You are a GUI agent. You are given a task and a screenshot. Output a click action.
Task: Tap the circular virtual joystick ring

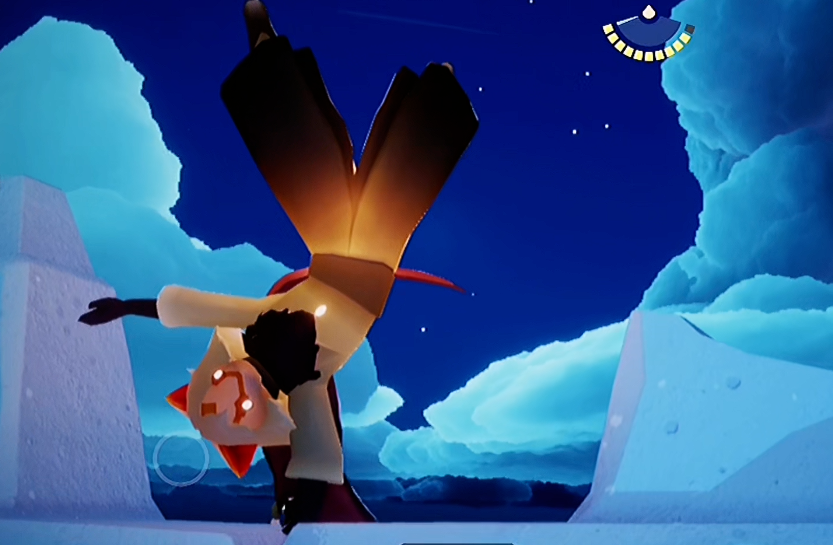tap(180, 459)
